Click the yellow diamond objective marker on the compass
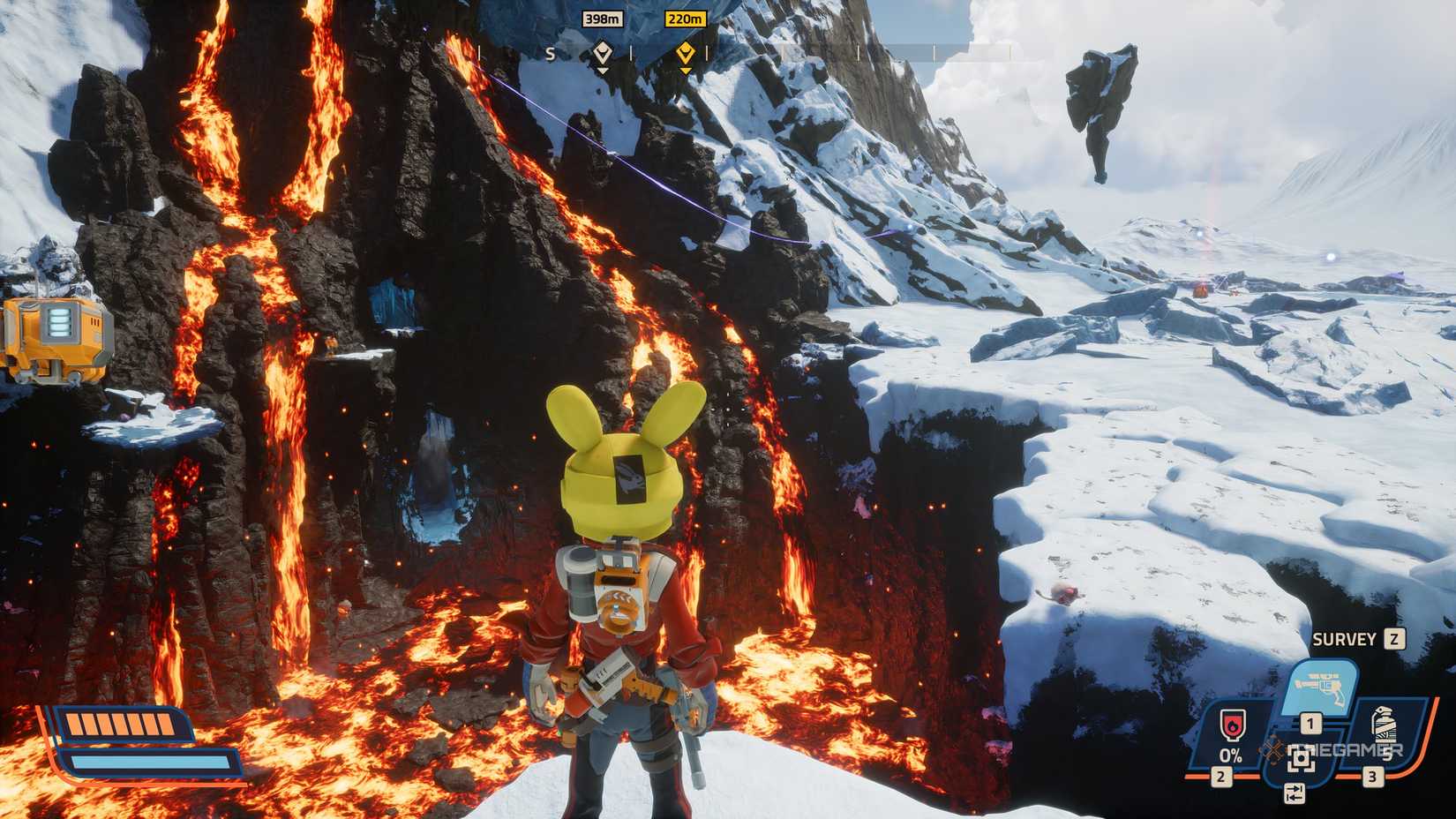 click(685, 53)
